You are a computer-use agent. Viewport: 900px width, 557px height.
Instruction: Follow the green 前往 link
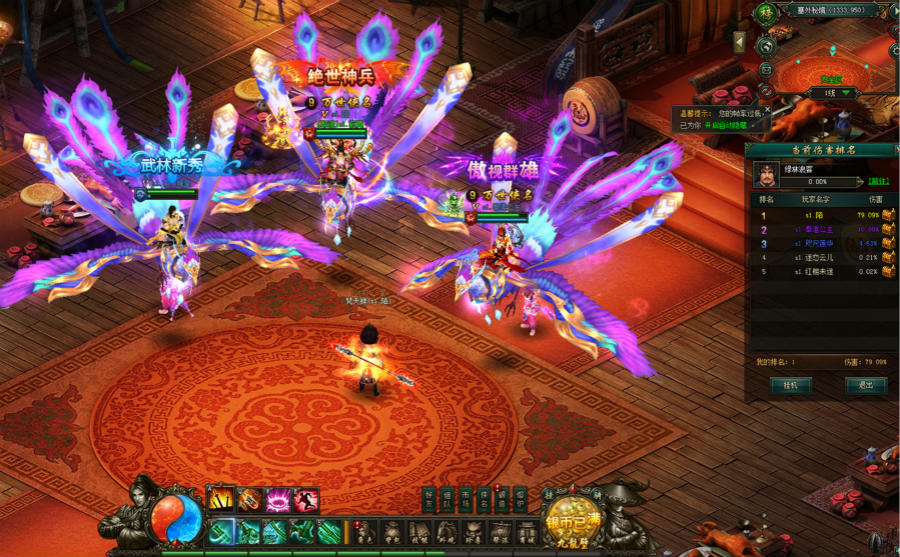point(878,182)
